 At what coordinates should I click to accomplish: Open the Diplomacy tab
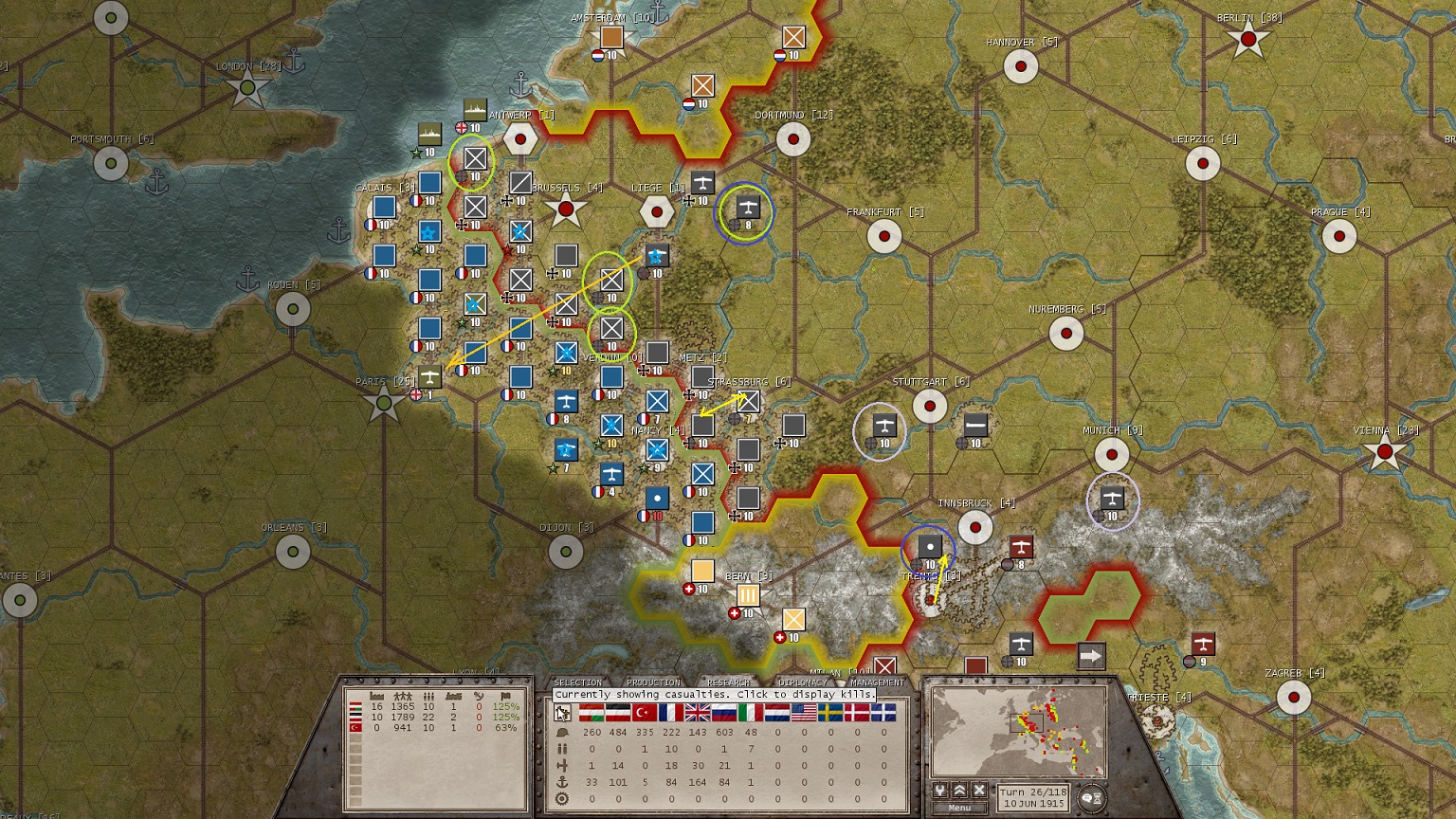803,682
